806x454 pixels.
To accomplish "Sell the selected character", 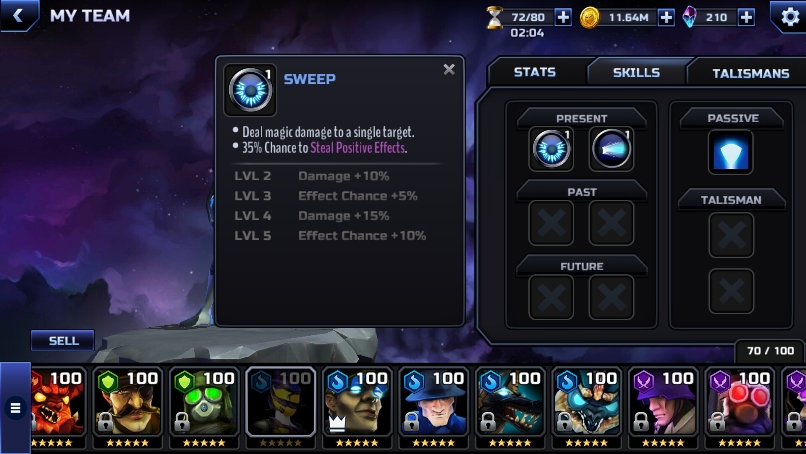I will [63, 341].
